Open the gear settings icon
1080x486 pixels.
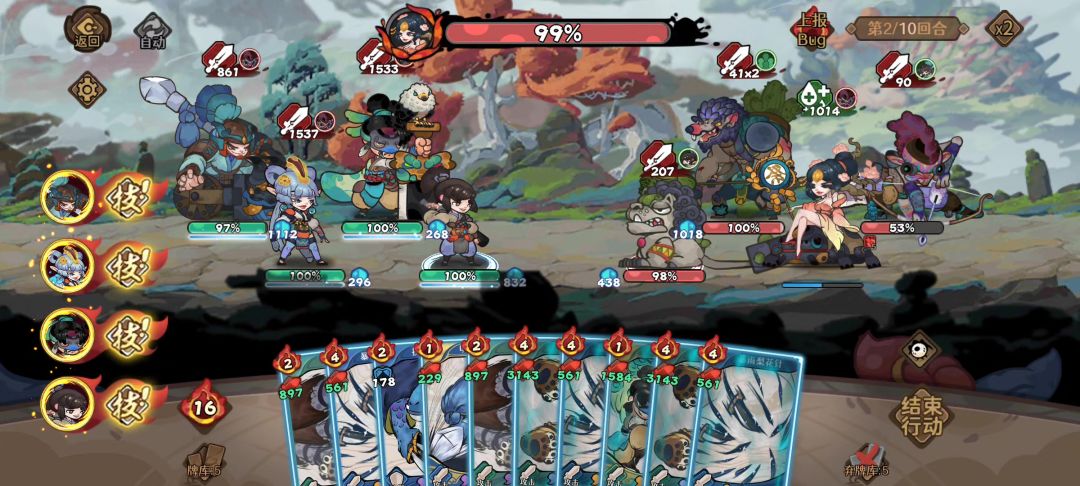pyautogui.click(x=87, y=90)
